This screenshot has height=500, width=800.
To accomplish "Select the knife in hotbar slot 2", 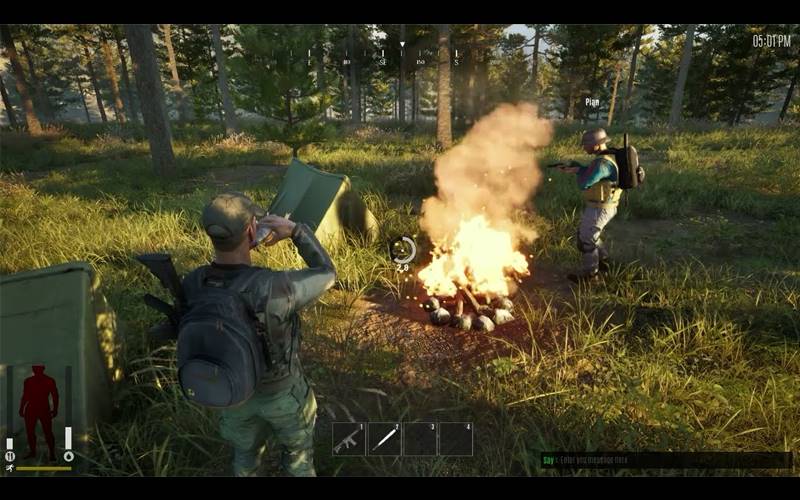I will tap(385, 439).
